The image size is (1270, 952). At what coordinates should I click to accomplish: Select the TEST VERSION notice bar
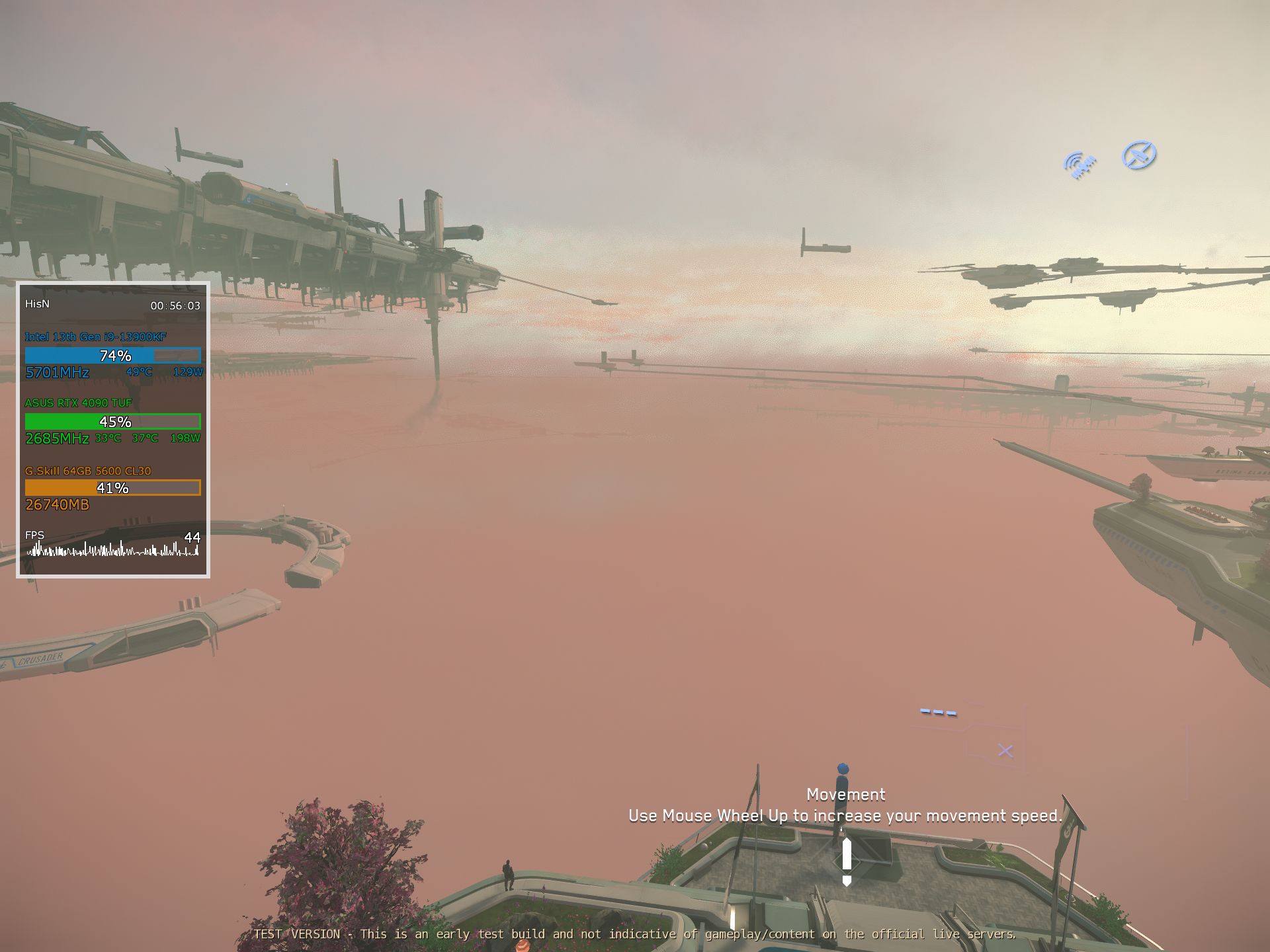(x=635, y=934)
